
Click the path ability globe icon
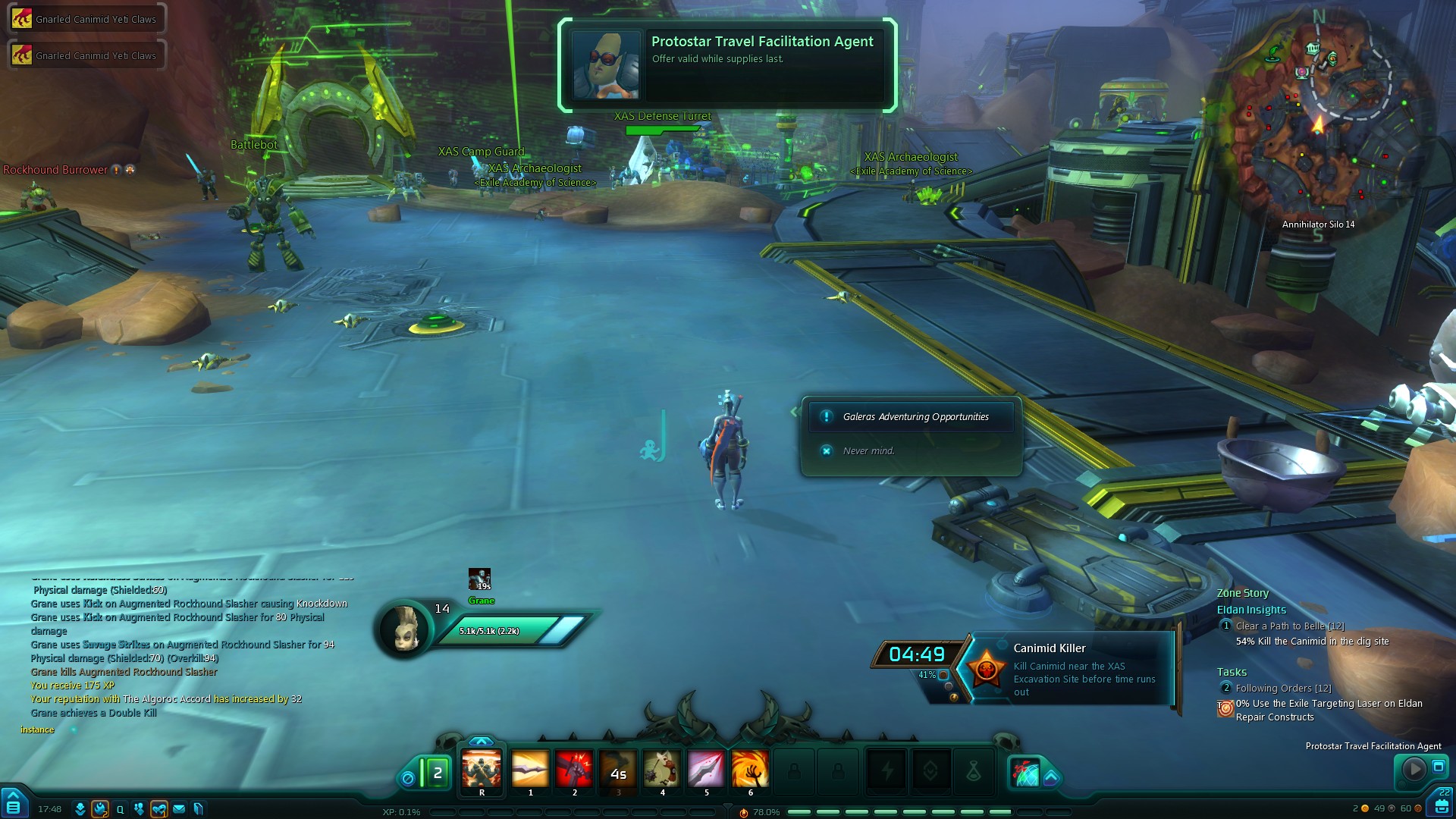pos(1025,772)
